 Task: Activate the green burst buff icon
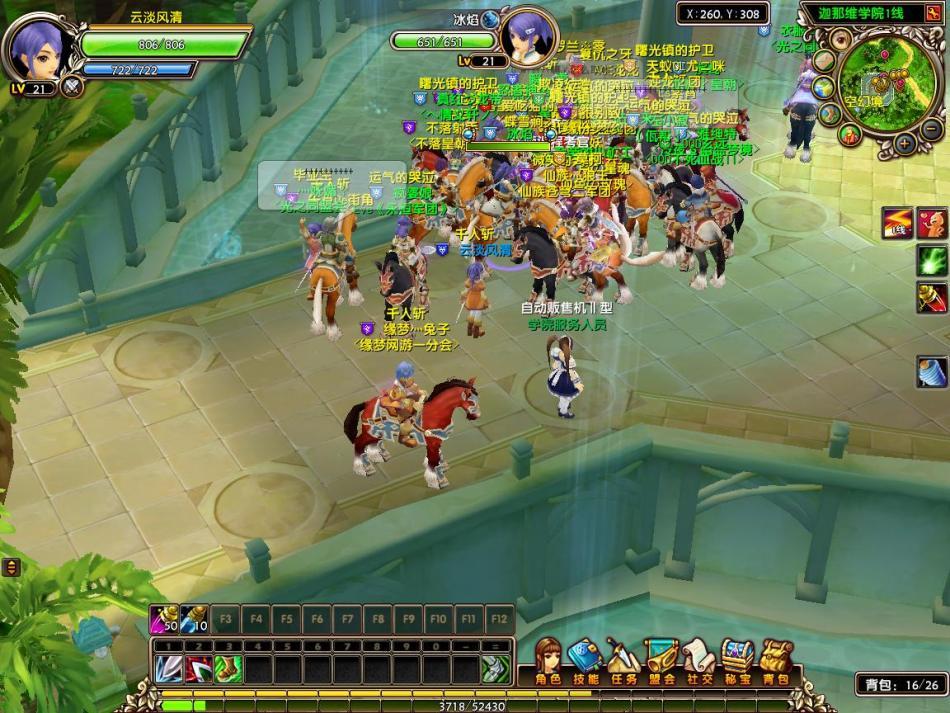932,260
